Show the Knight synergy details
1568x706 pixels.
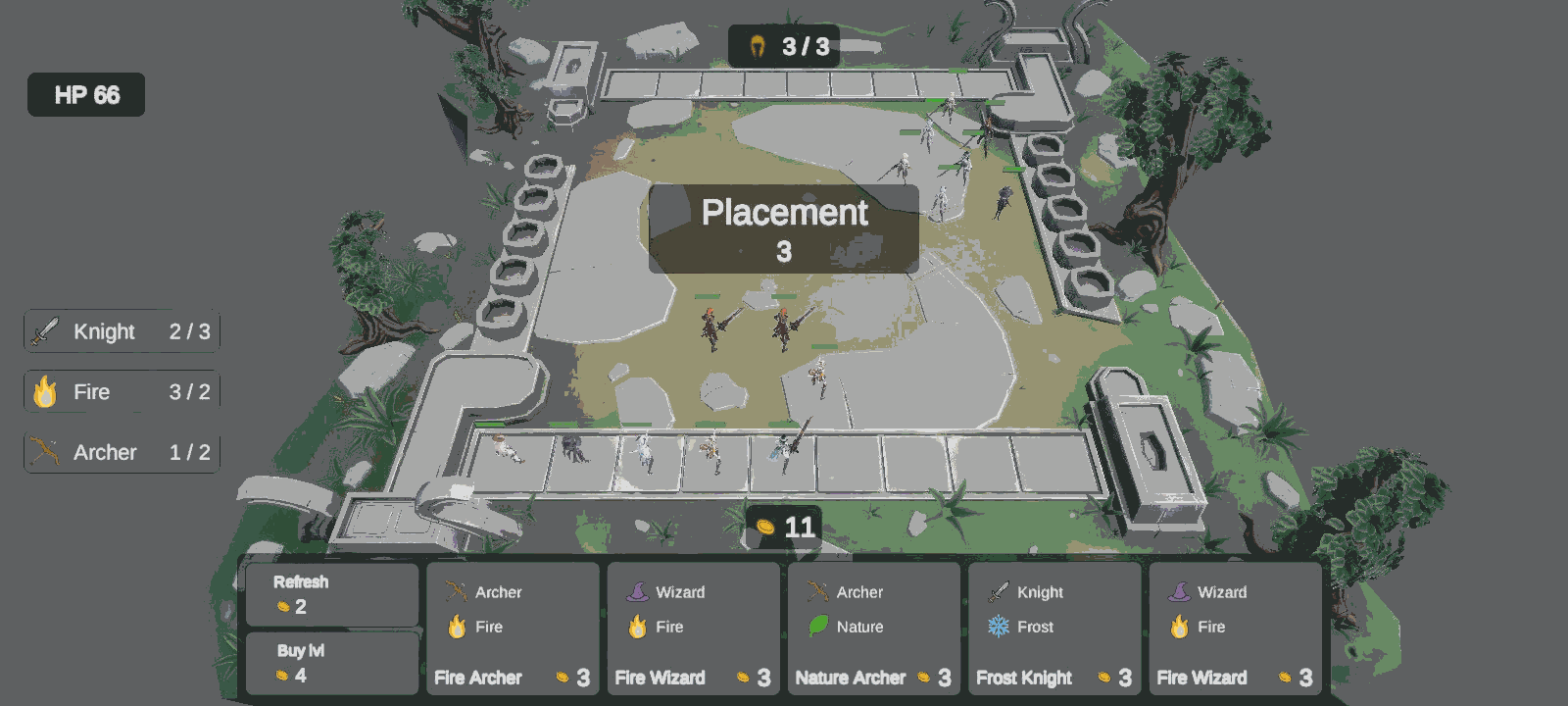tap(122, 331)
